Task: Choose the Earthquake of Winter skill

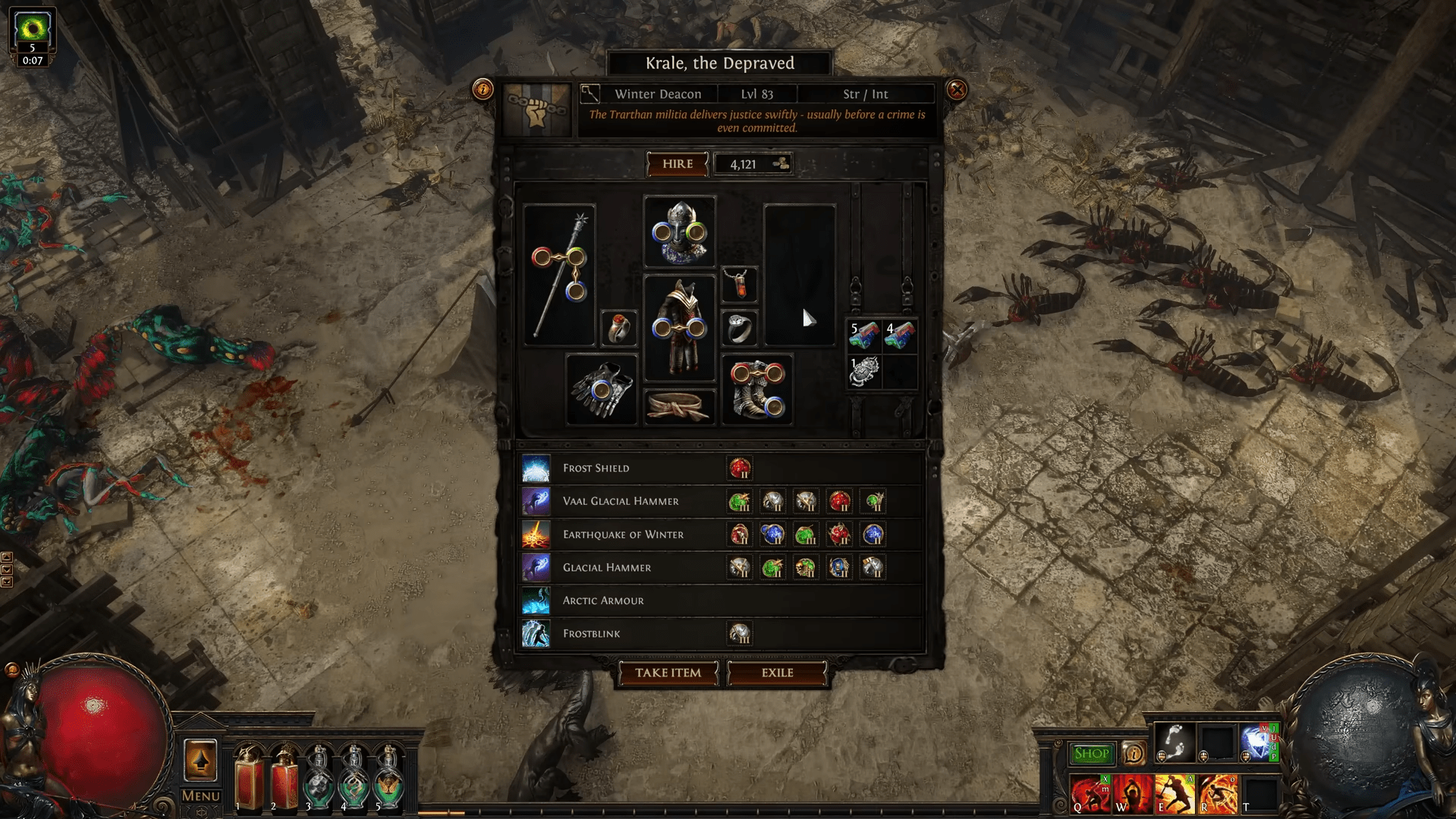Action: 622,534
